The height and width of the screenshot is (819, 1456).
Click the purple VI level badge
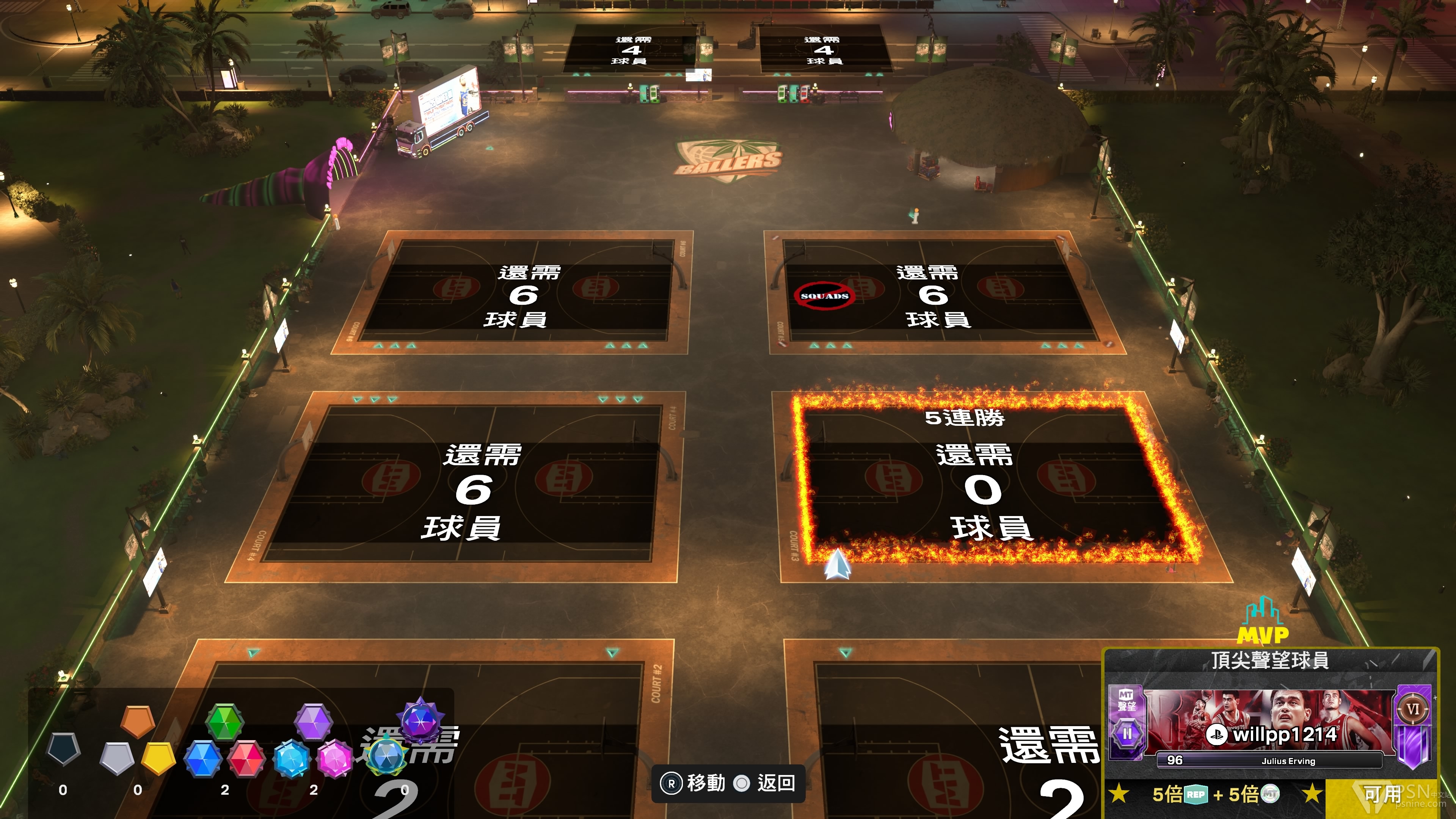point(1412,709)
